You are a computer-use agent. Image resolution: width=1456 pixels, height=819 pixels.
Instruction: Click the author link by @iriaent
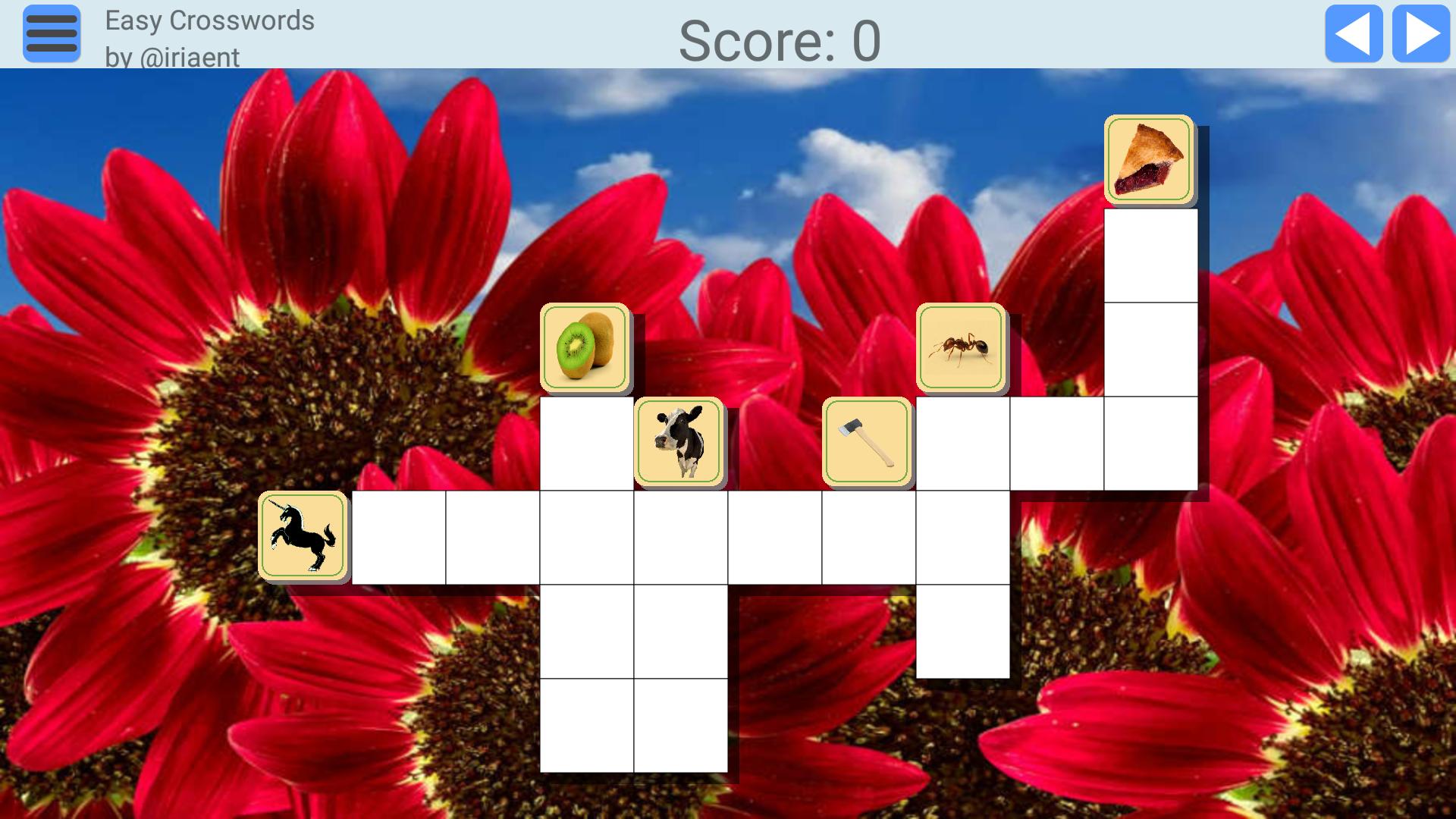click(171, 55)
